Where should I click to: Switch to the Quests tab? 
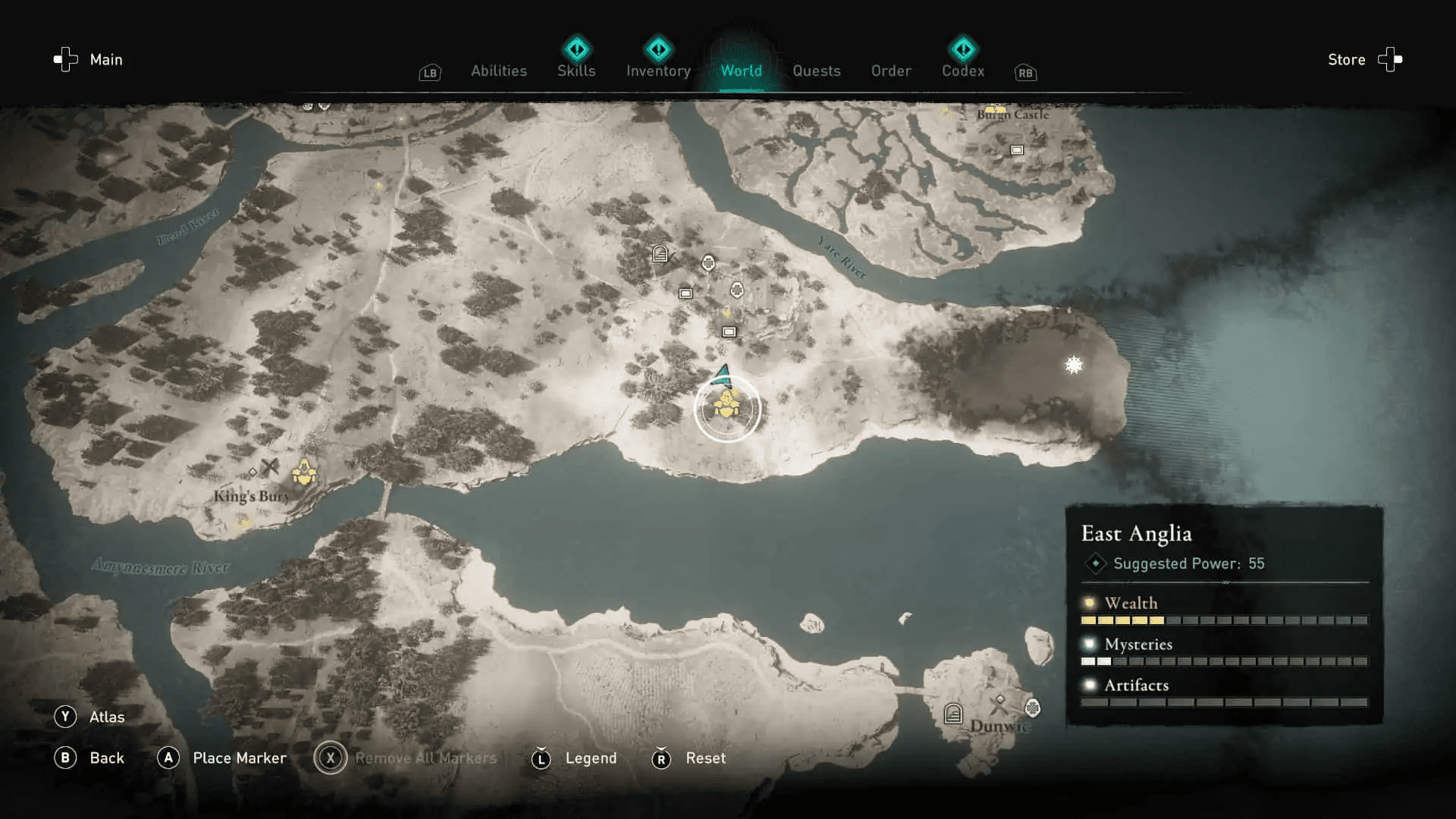(x=817, y=71)
